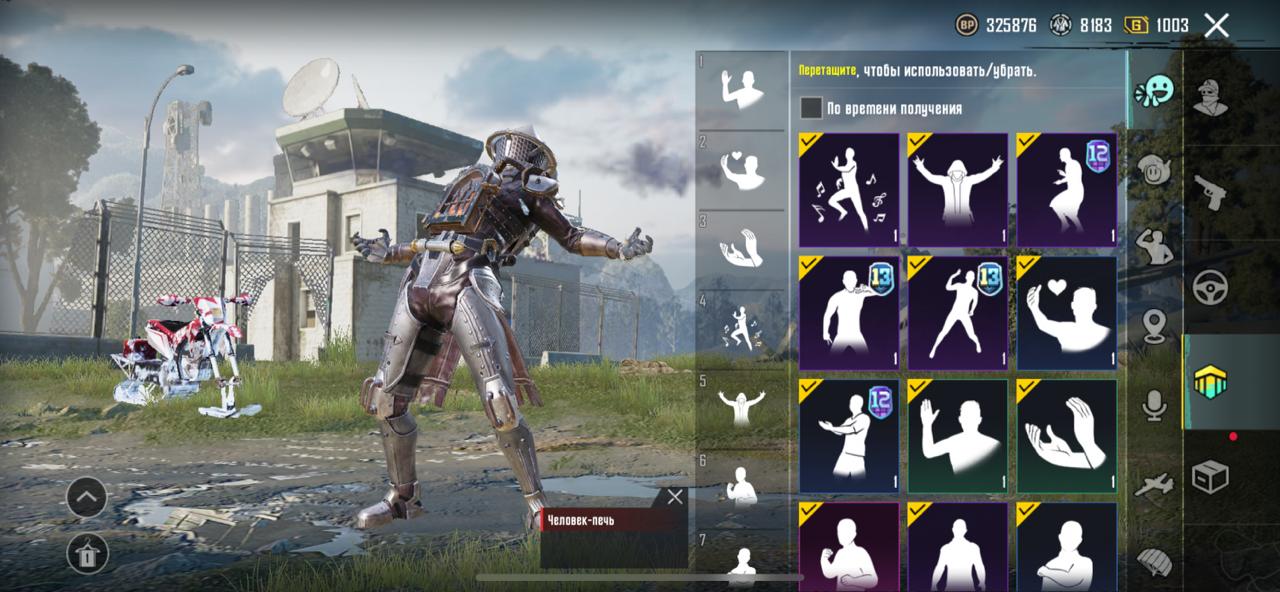Switch to the flexing arm category
This screenshot has width=1280, height=592.
point(1154,247)
